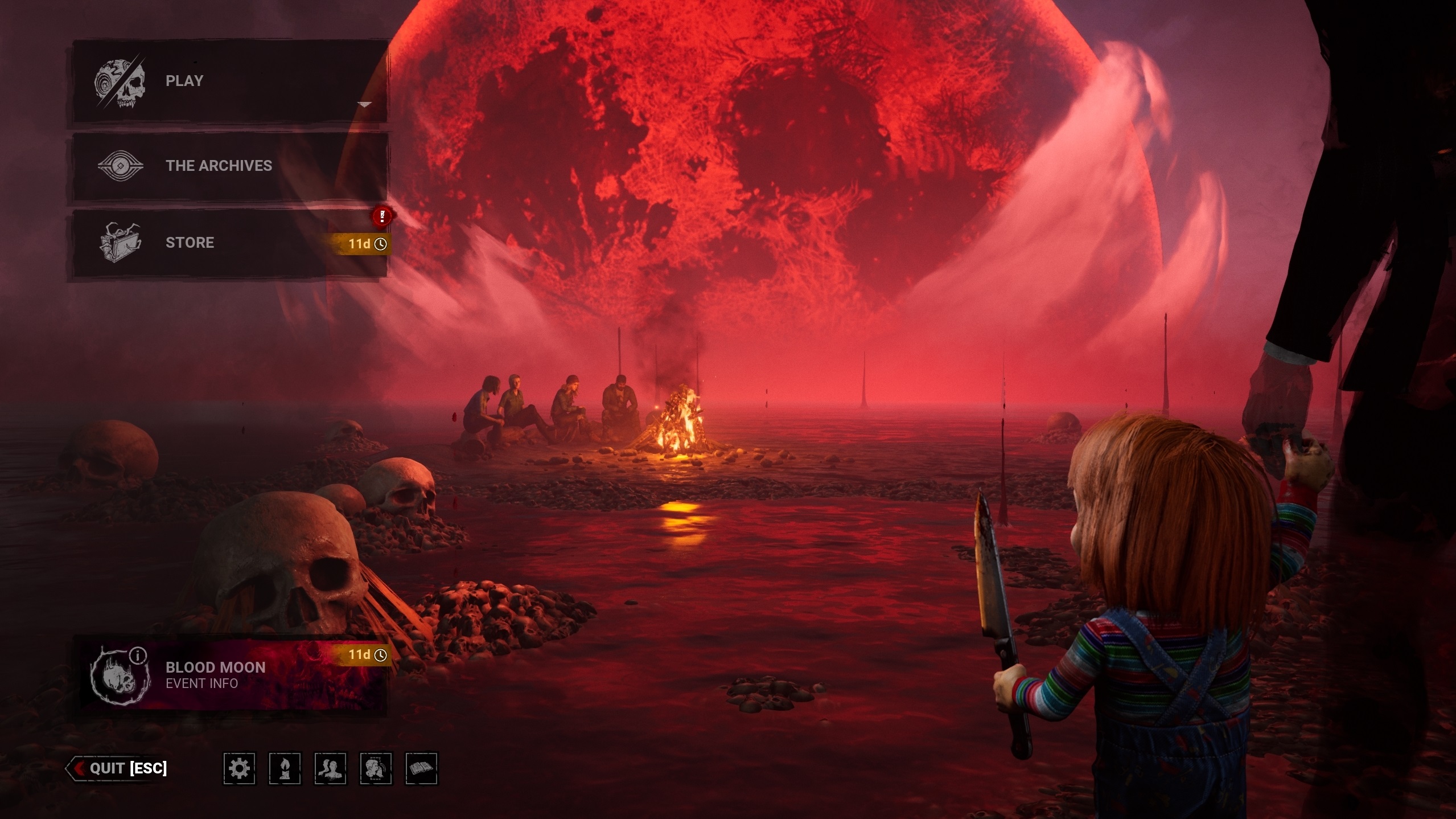Open the book icon button
1456x819 pixels.
click(421, 769)
